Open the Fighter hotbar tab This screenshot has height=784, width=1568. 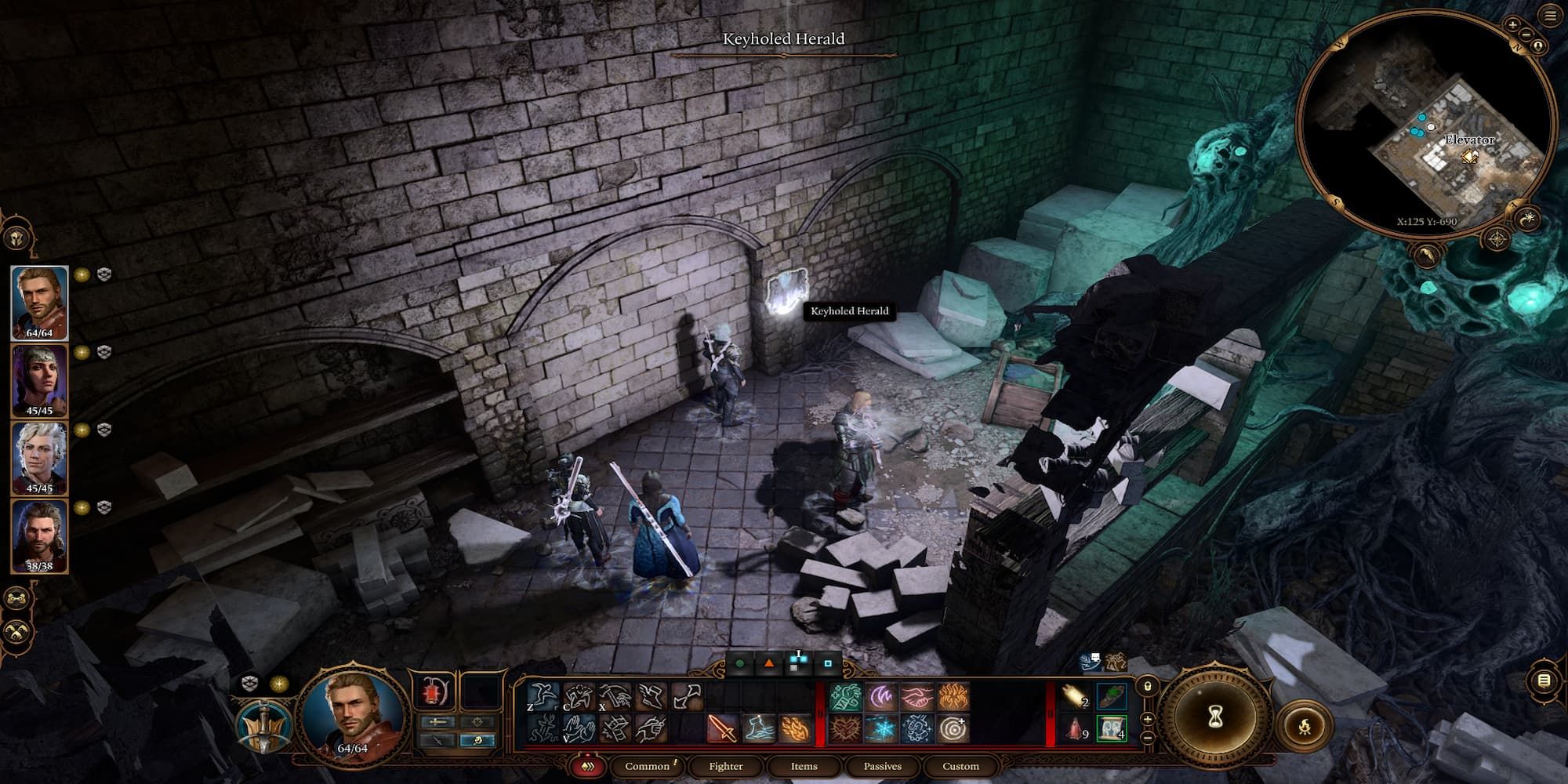point(725,766)
